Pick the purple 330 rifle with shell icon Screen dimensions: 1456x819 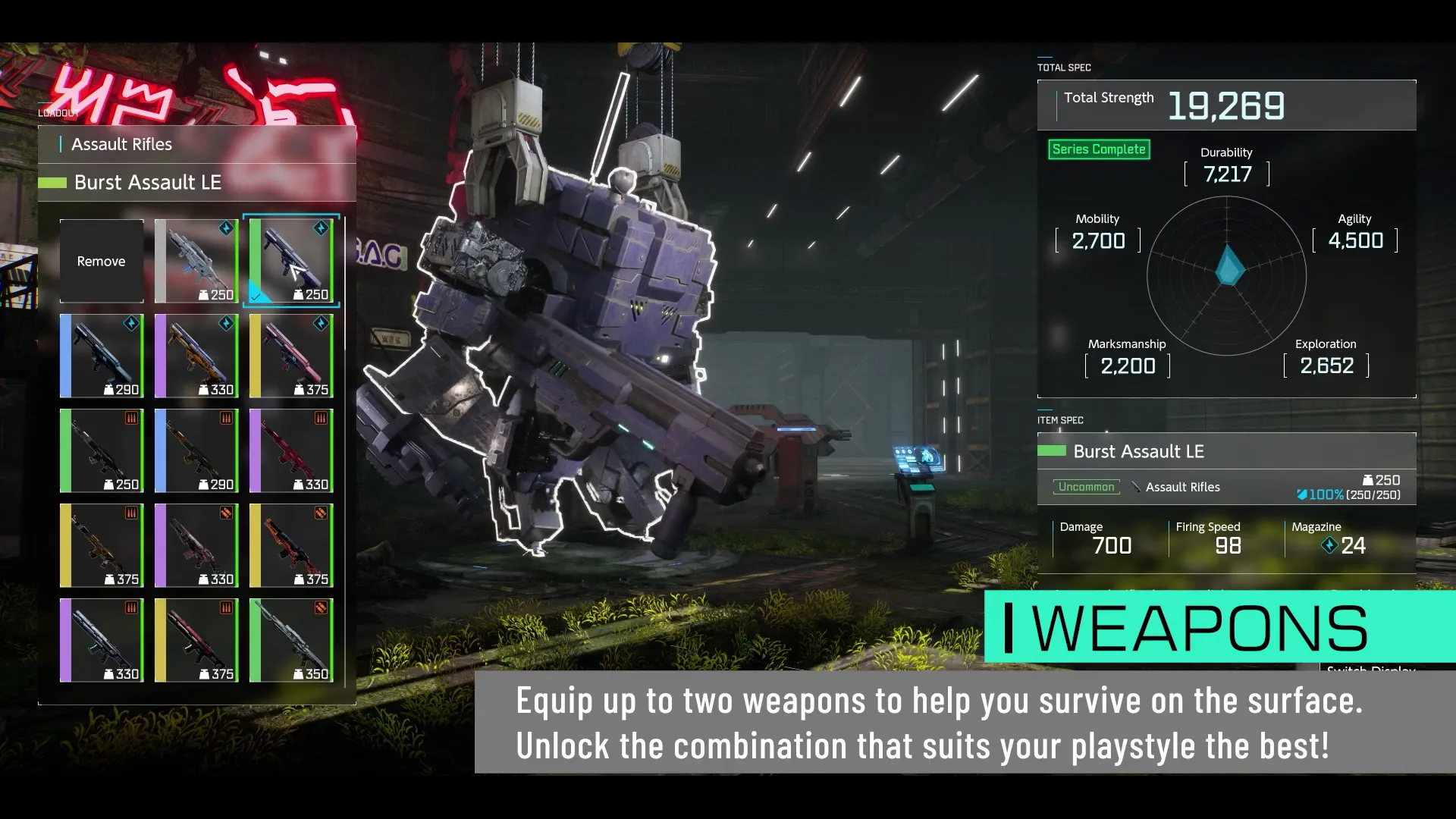point(196,545)
